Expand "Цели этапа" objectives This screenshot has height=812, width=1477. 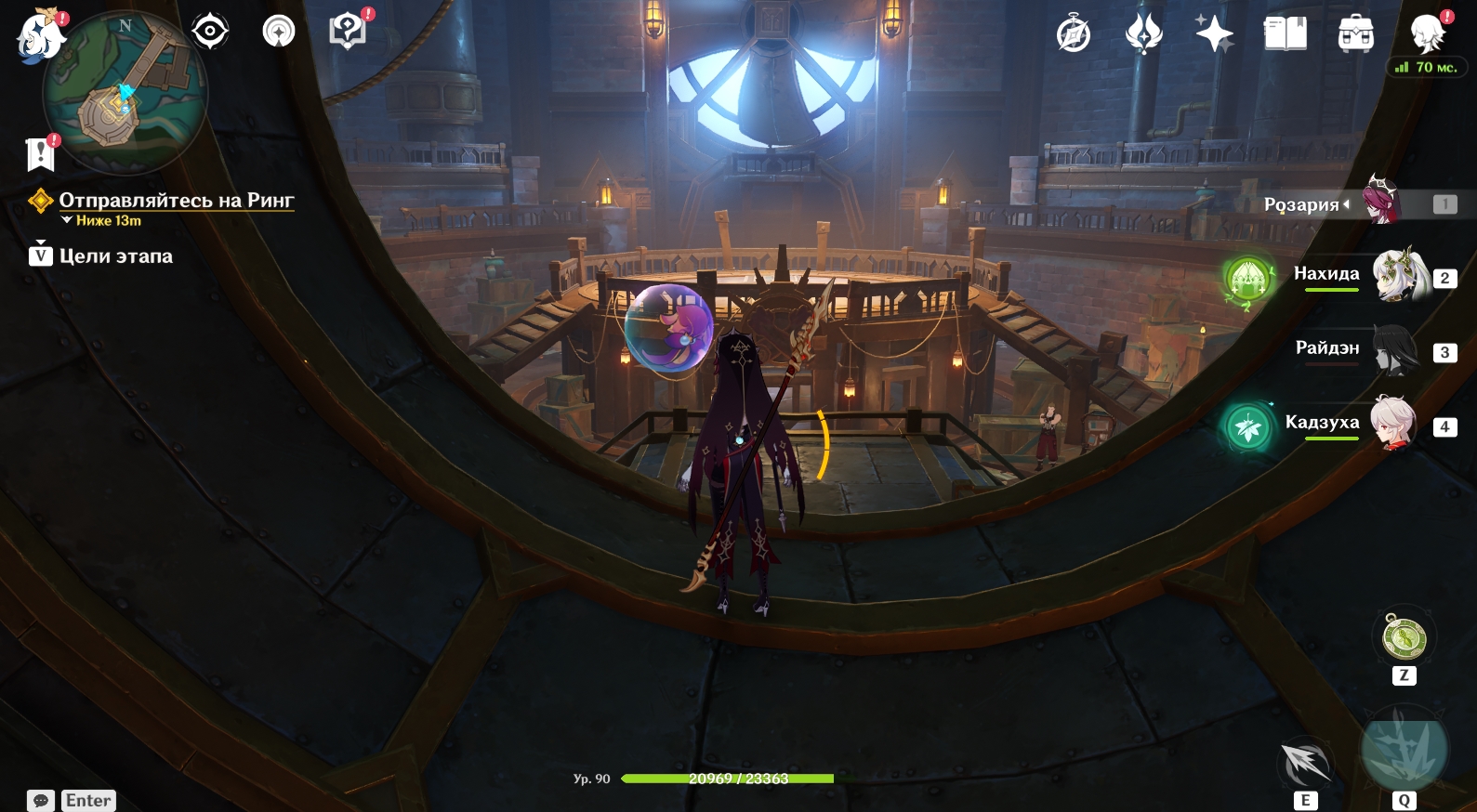115,256
